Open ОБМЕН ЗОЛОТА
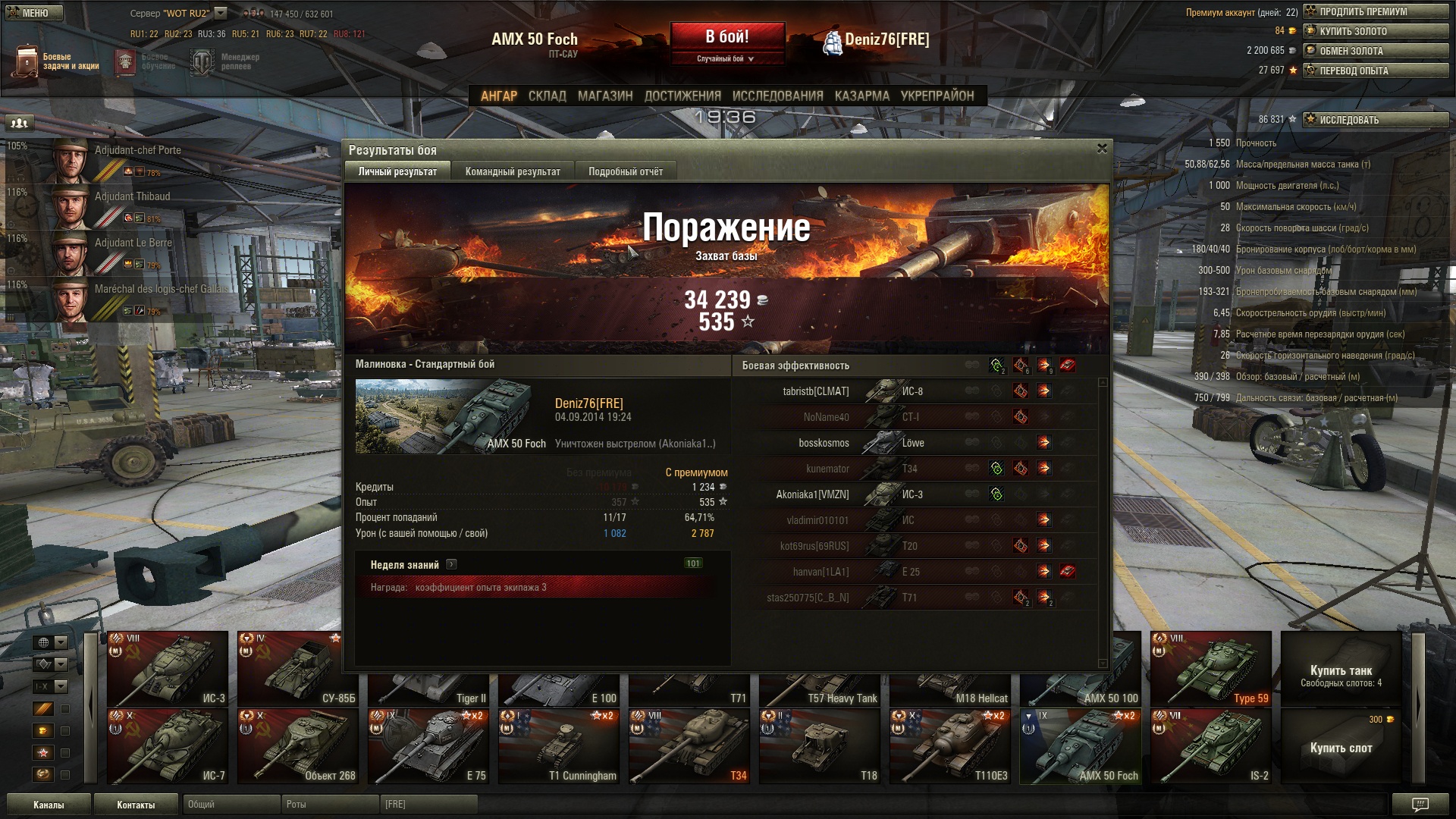This screenshot has width=1456, height=819. click(1375, 51)
